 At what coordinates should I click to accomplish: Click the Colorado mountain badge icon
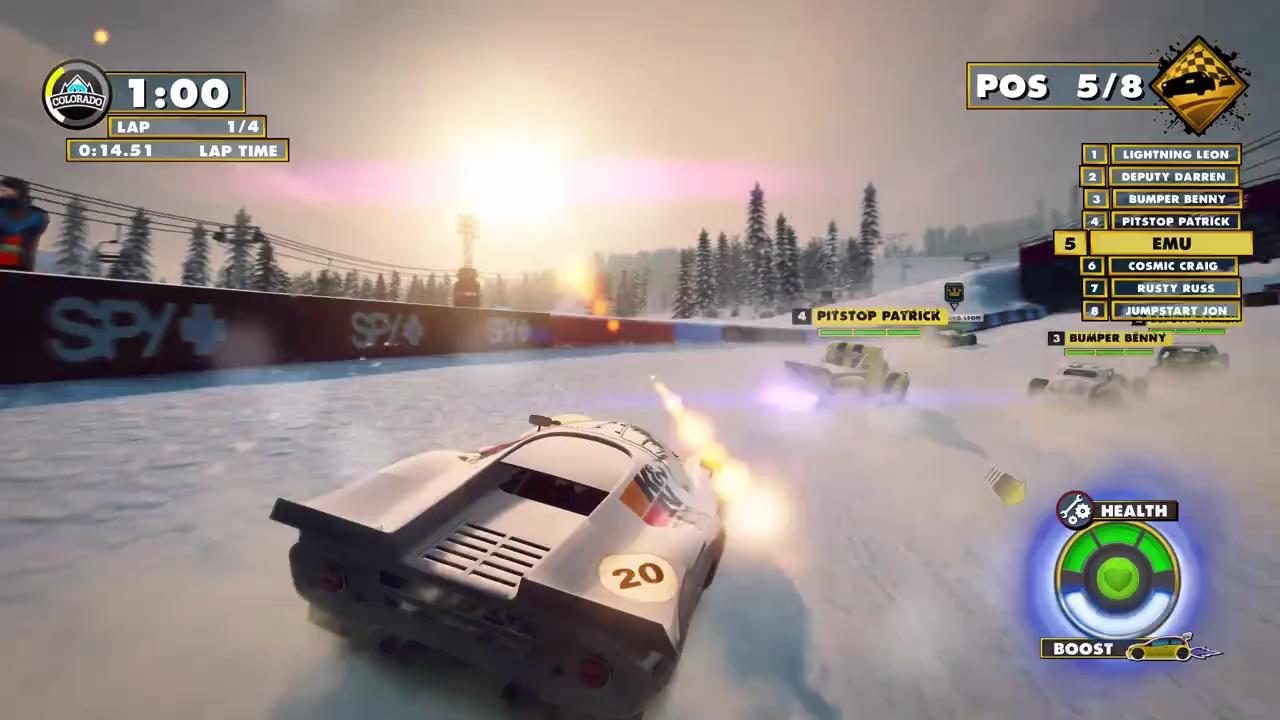point(77,93)
